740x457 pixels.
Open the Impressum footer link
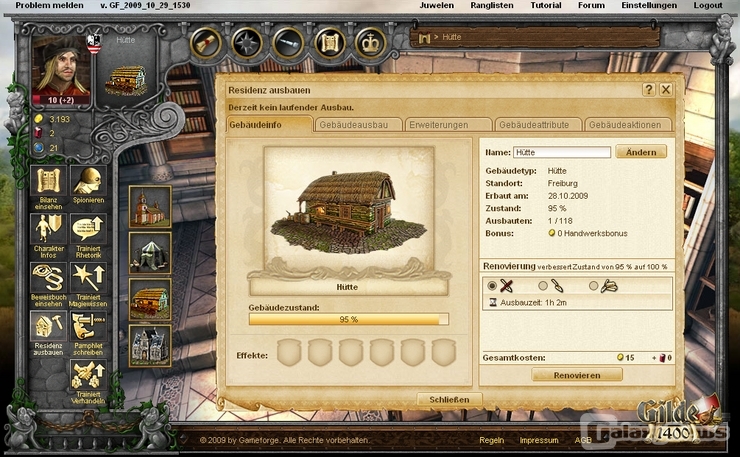(x=539, y=440)
